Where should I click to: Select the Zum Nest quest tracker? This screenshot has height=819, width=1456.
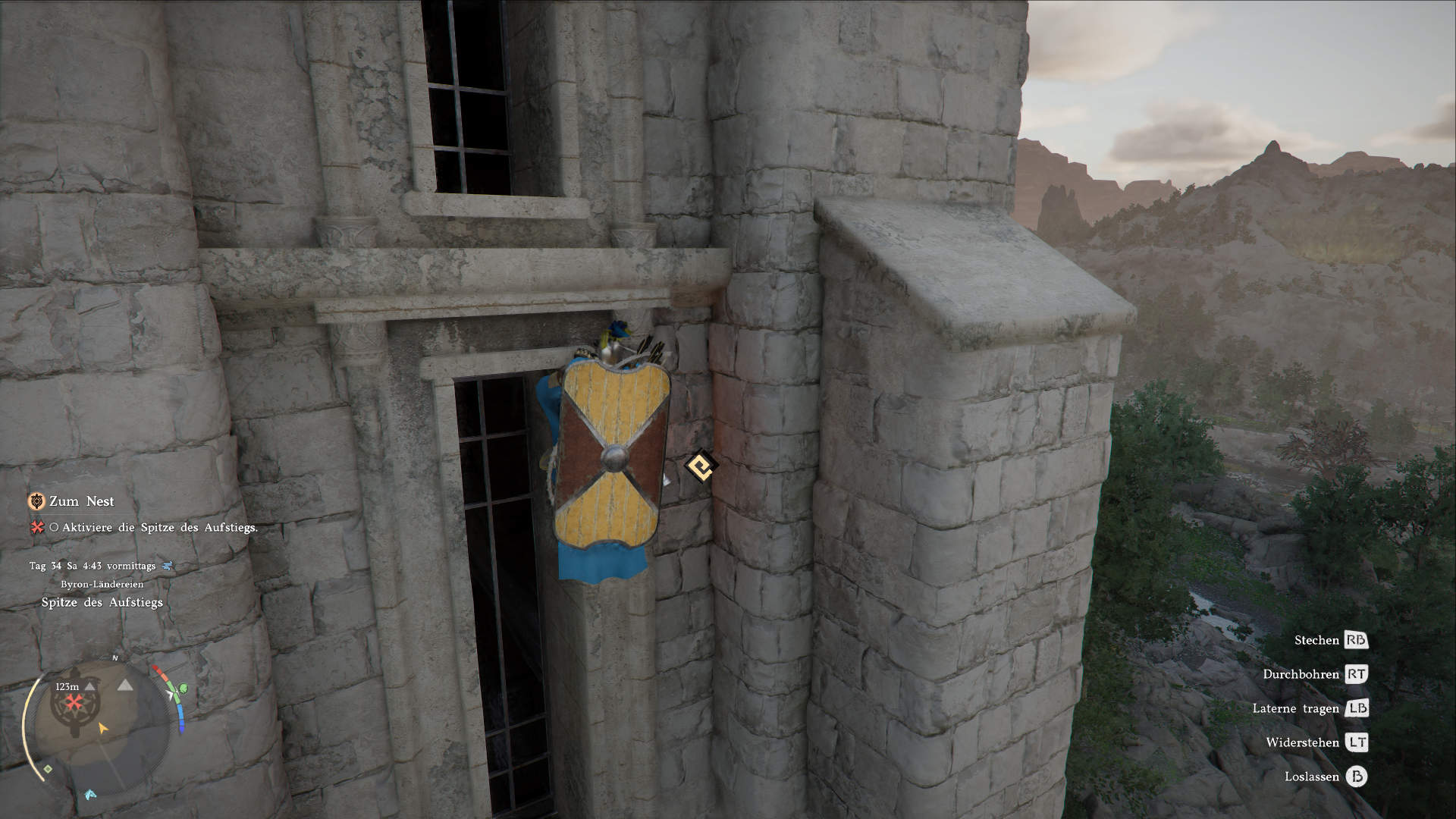tap(81, 501)
